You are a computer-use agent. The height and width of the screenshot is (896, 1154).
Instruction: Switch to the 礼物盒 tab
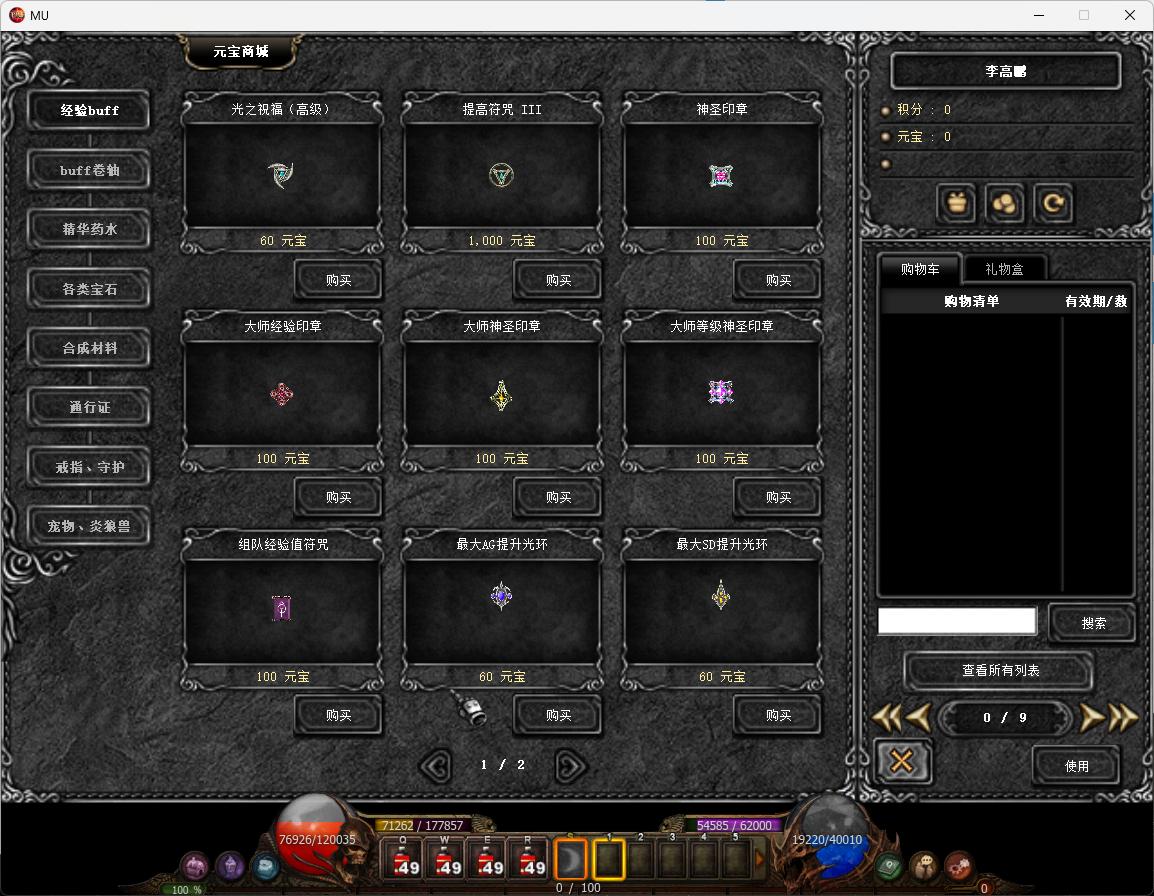tap(1004, 268)
